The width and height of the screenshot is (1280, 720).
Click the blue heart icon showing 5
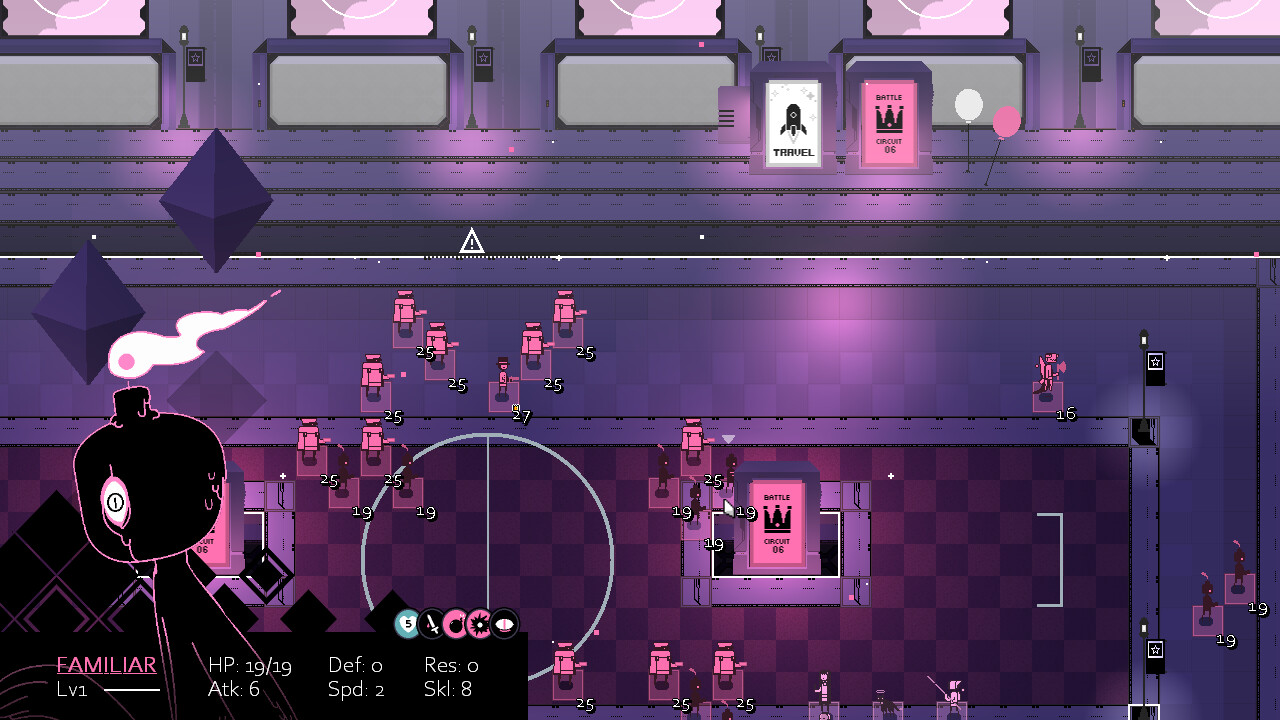tap(406, 625)
